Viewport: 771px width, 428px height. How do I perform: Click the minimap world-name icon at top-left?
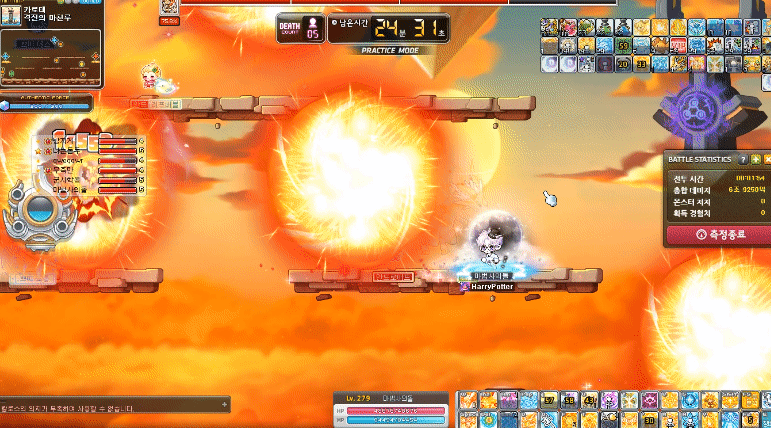(x=12, y=12)
